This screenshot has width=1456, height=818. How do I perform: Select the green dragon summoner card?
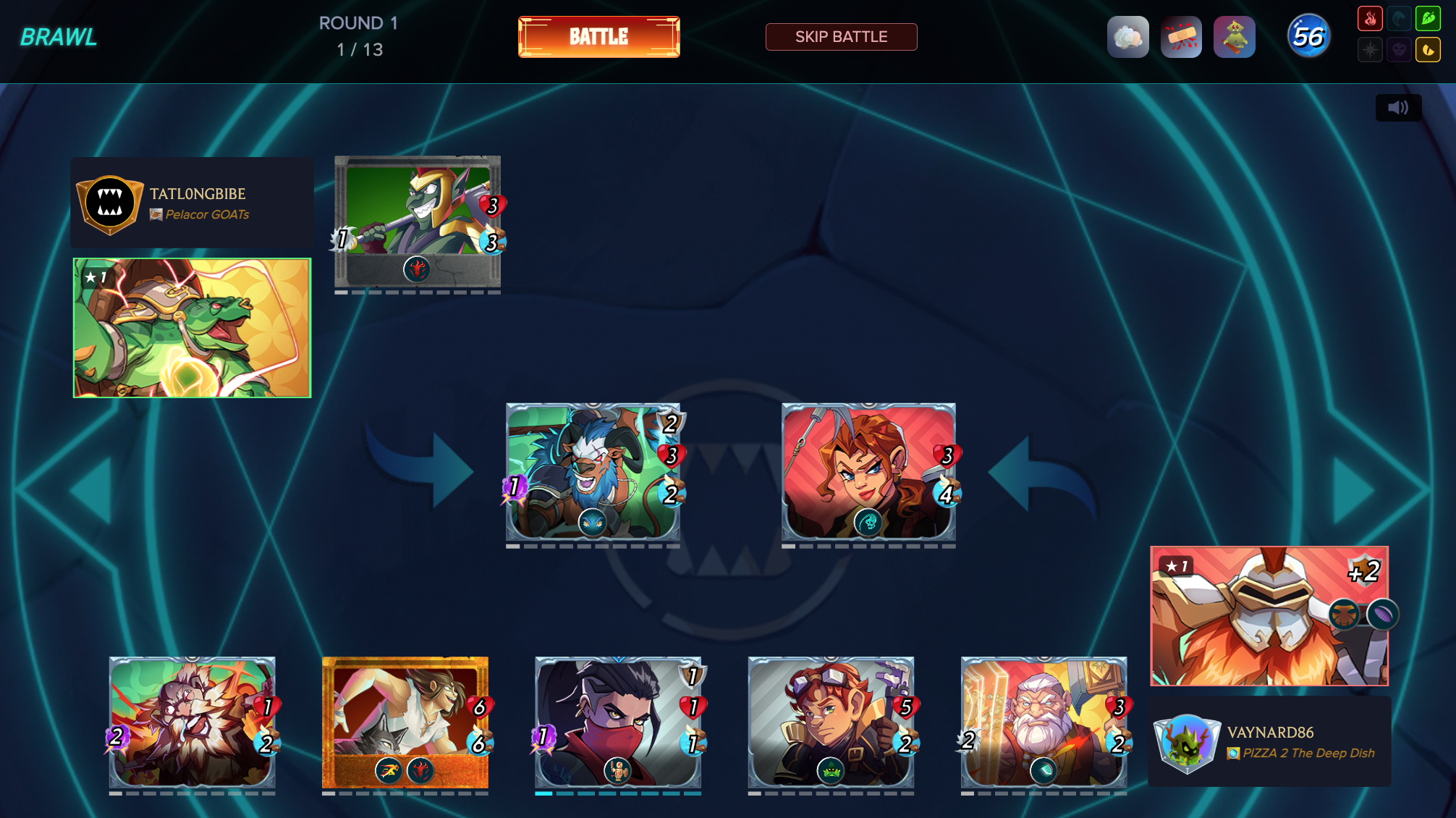(x=192, y=328)
